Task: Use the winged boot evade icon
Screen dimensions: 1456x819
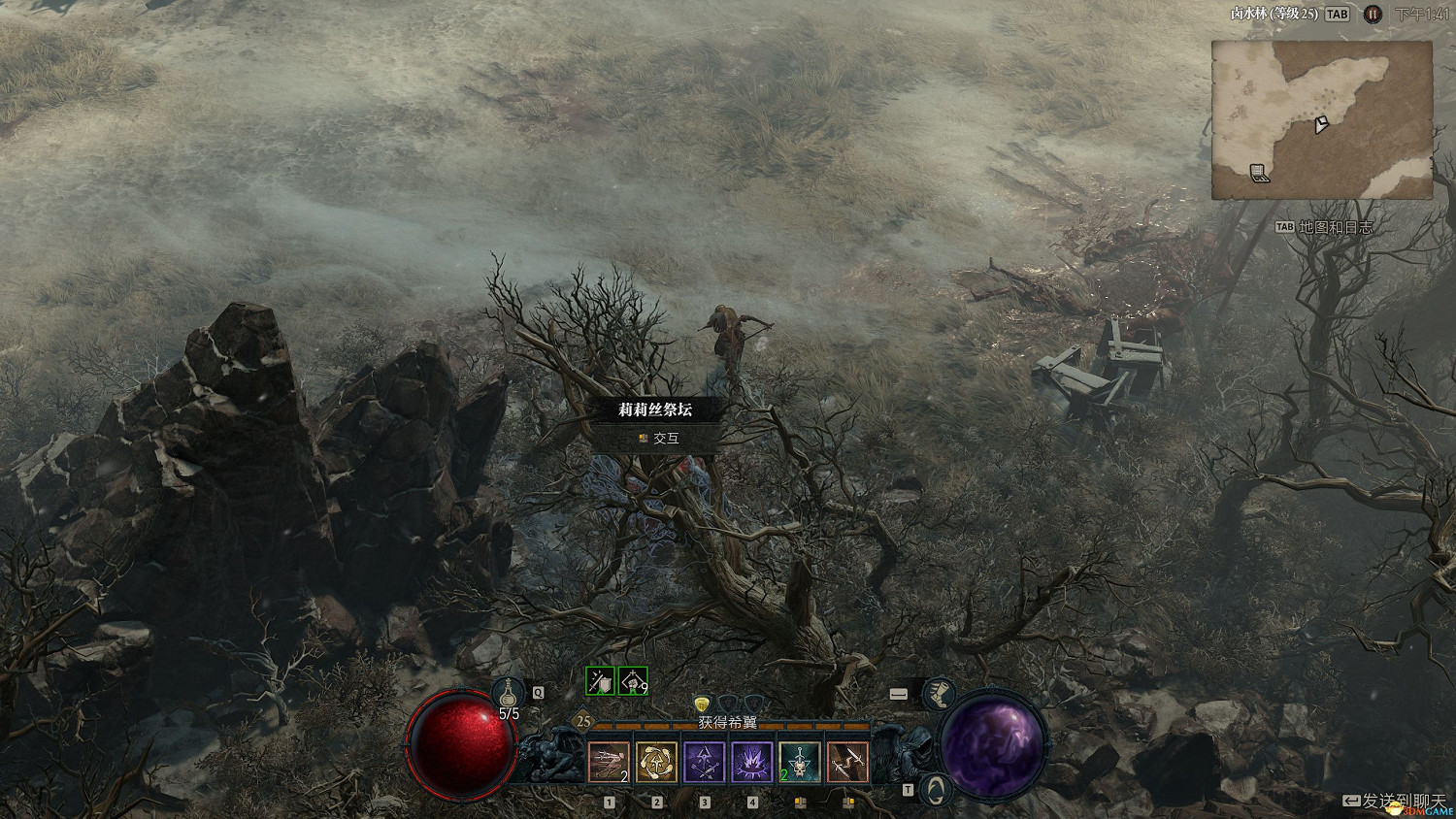Action: pos(938,694)
